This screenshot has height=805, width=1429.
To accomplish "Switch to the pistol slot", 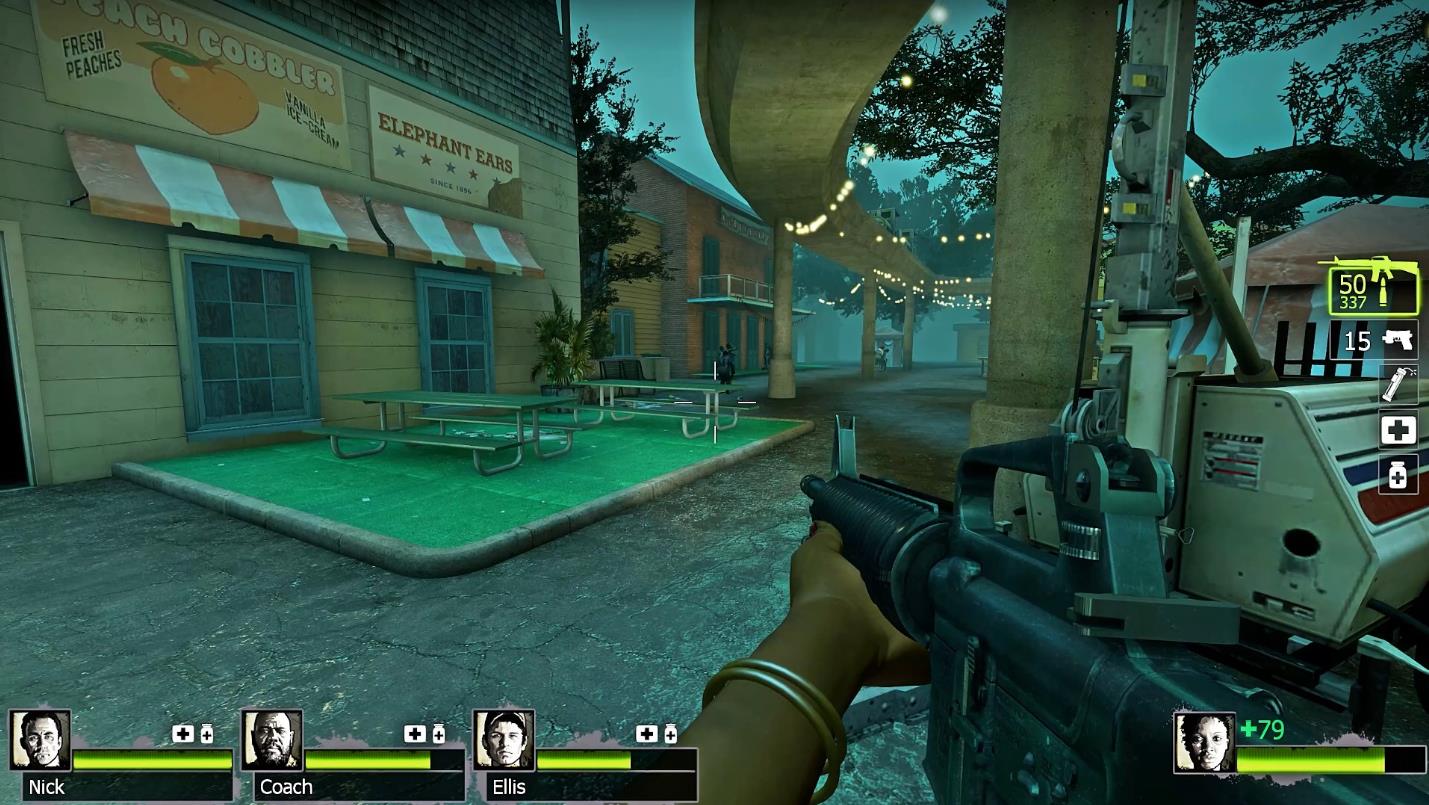I will pos(1375,341).
